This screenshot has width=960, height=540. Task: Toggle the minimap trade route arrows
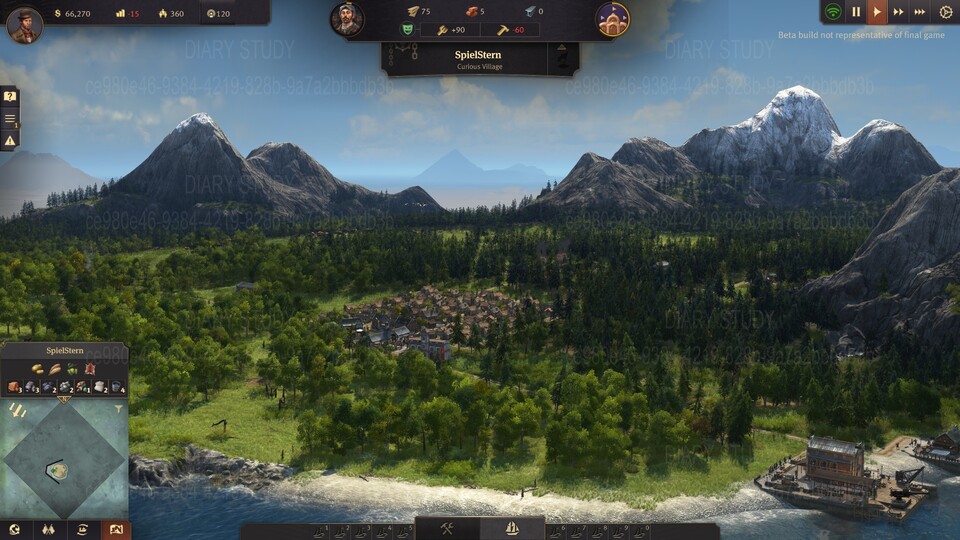pos(18,409)
